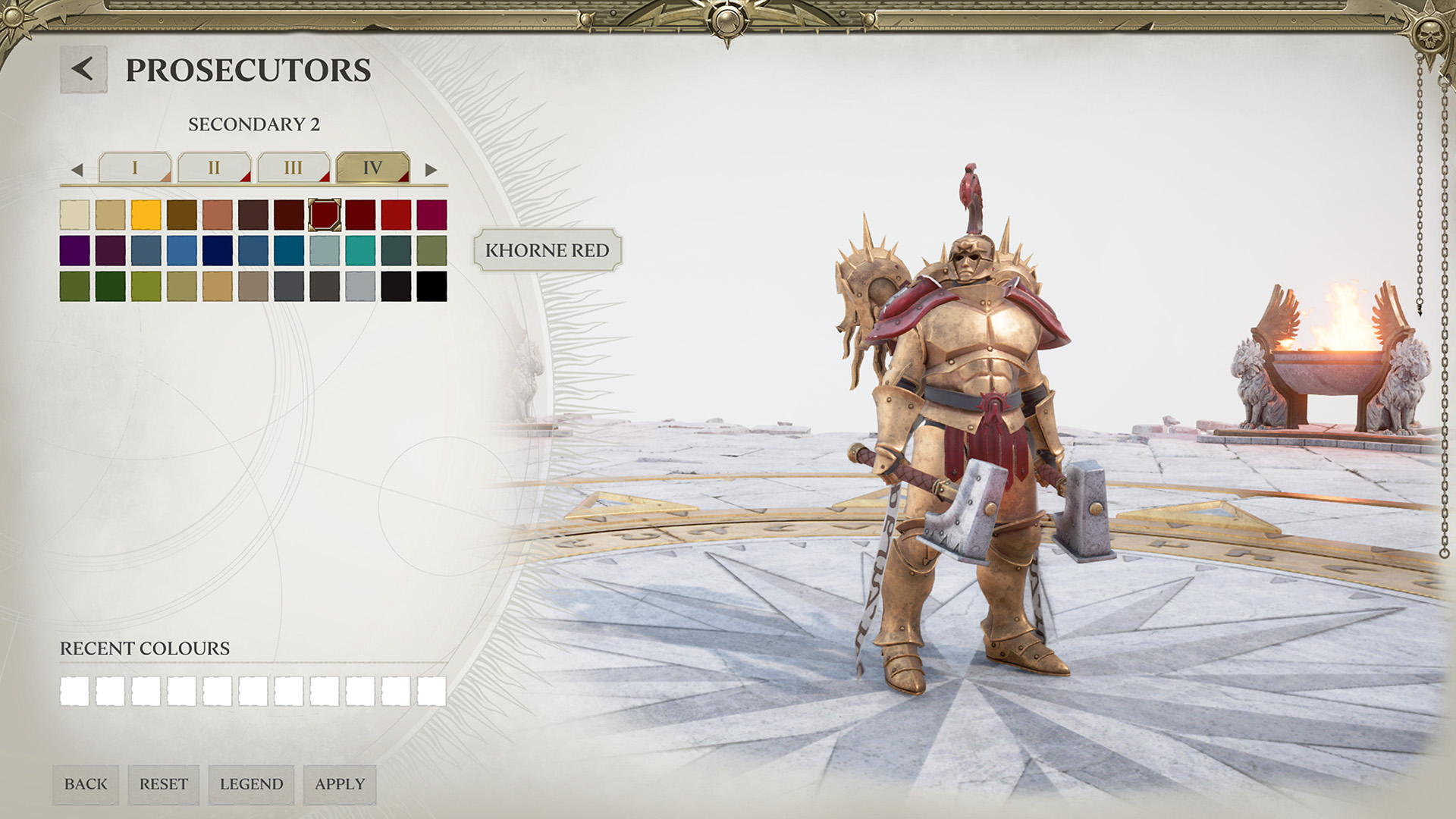Select palette tab III
This screenshot has width=1456, height=819.
[x=293, y=168]
